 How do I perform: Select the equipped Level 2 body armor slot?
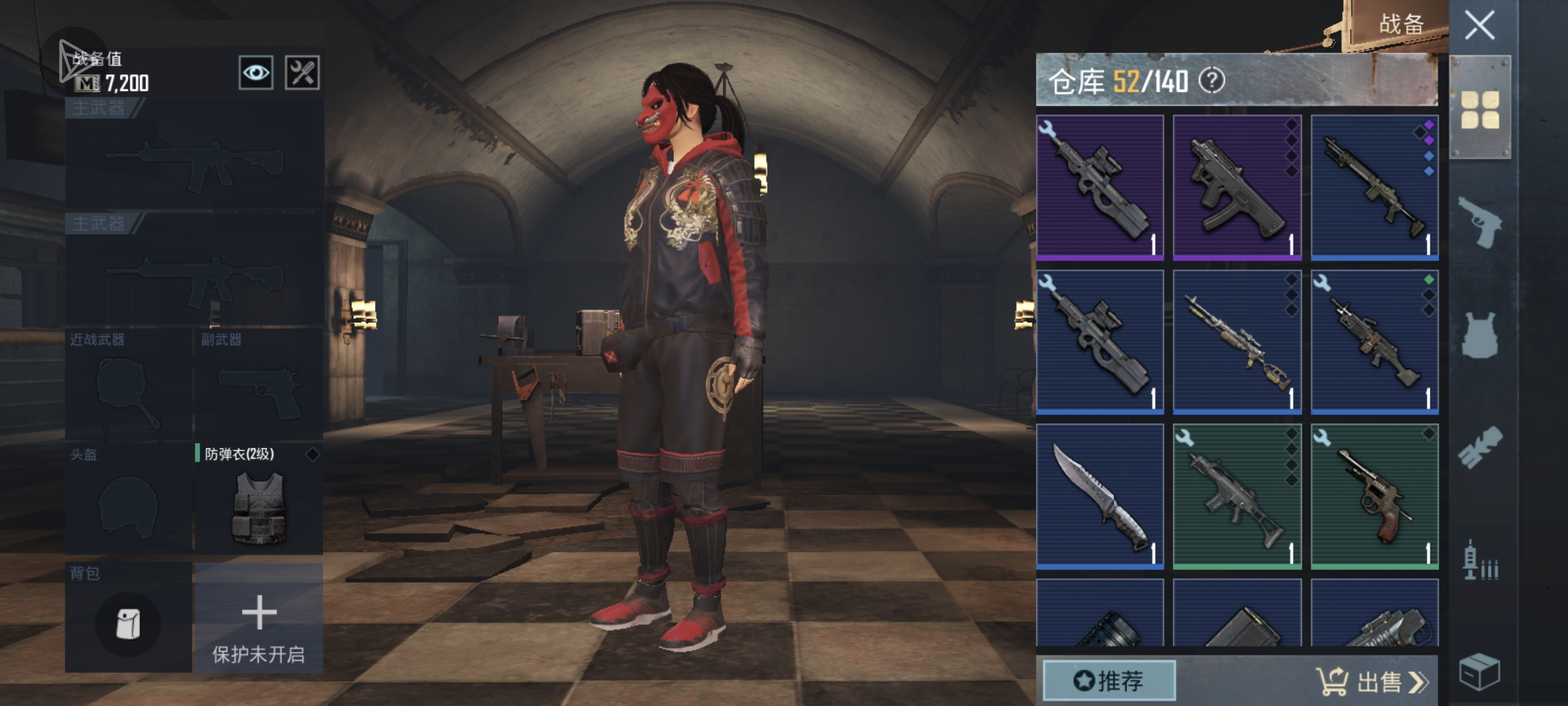(x=259, y=499)
